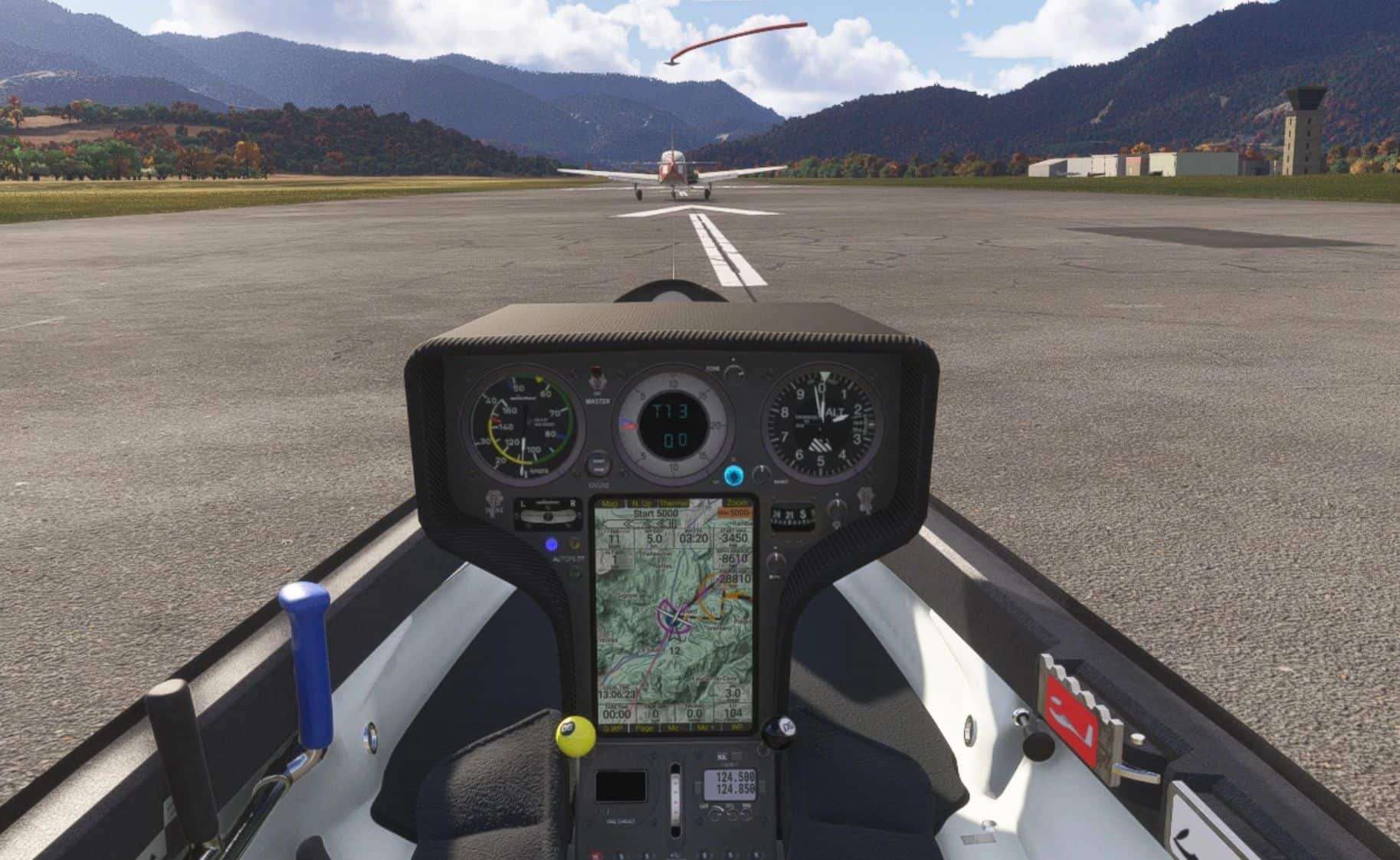Tap the G WP bottom soft key
Viewport: 1400px width, 860px height.
click(x=612, y=727)
